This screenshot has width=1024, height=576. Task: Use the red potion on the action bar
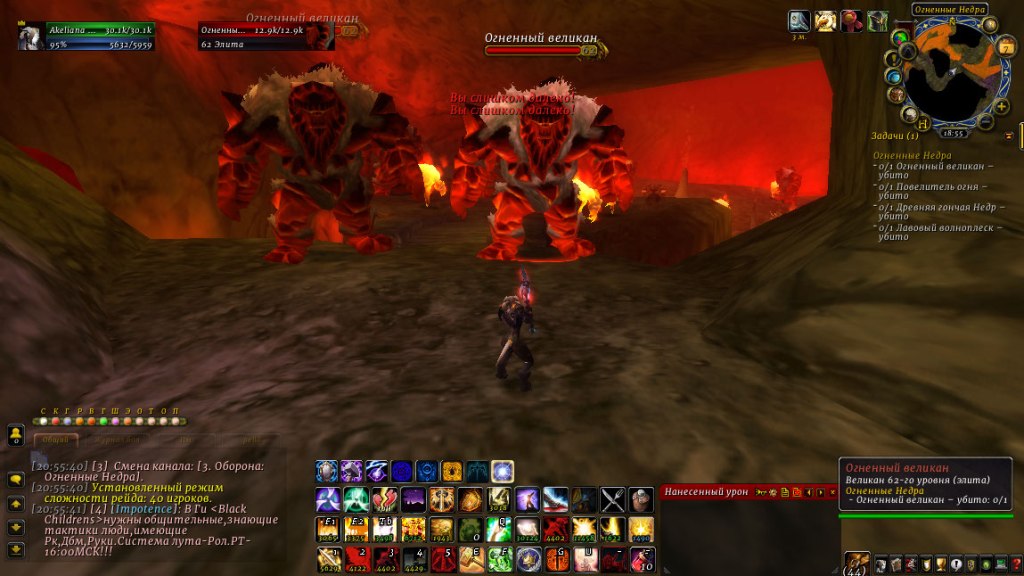(x=641, y=559)
